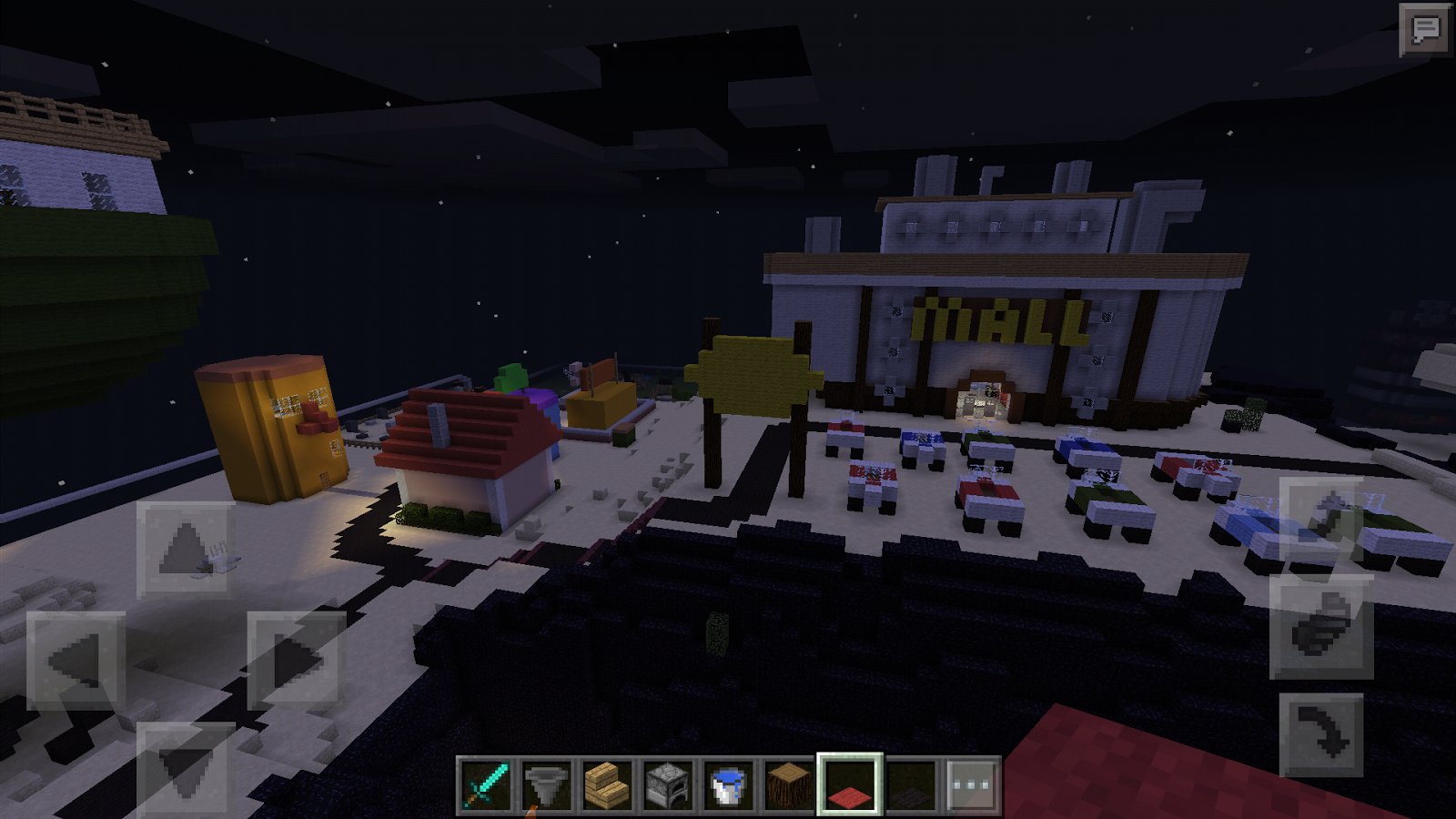Select the black carpet hotbar slot
The width and height of the screenshot is (1456, 819).
(911, 784)
